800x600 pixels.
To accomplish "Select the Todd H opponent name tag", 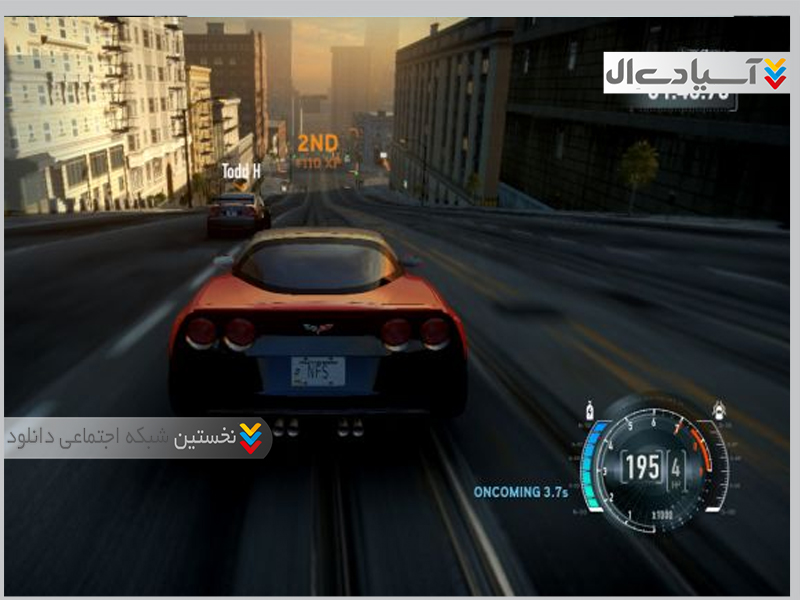I will [x=241, y=171].
